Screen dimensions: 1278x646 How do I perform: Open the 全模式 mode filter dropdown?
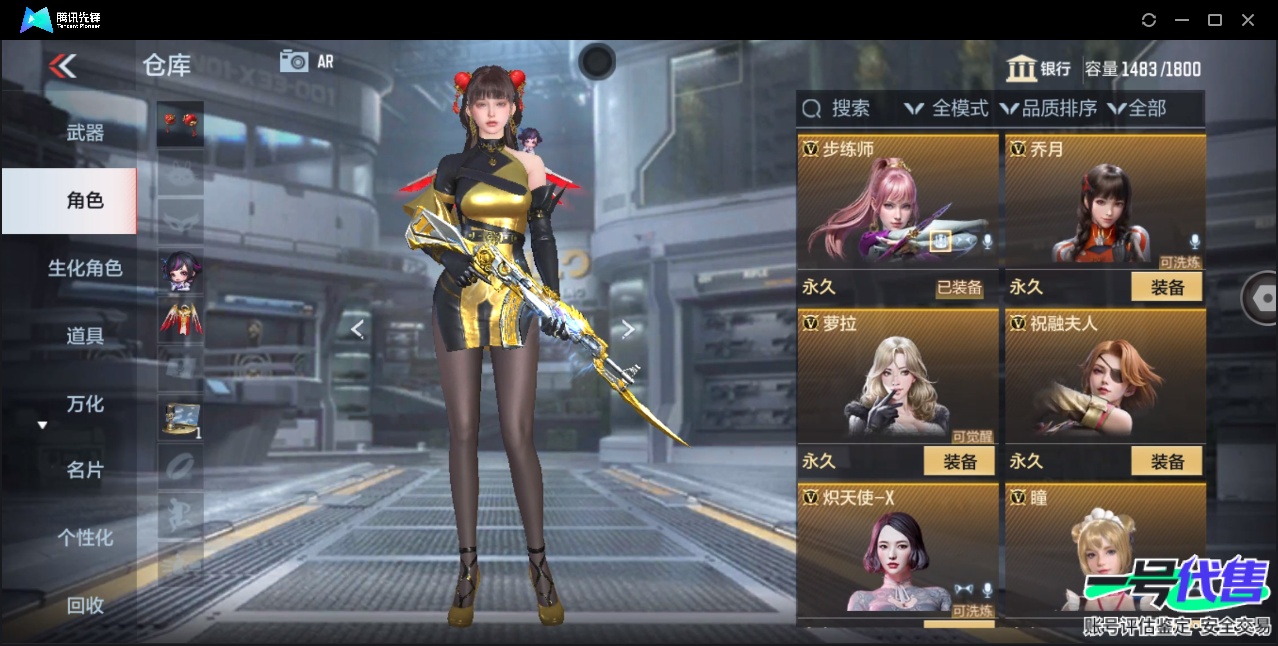click(x=946, y=108)
